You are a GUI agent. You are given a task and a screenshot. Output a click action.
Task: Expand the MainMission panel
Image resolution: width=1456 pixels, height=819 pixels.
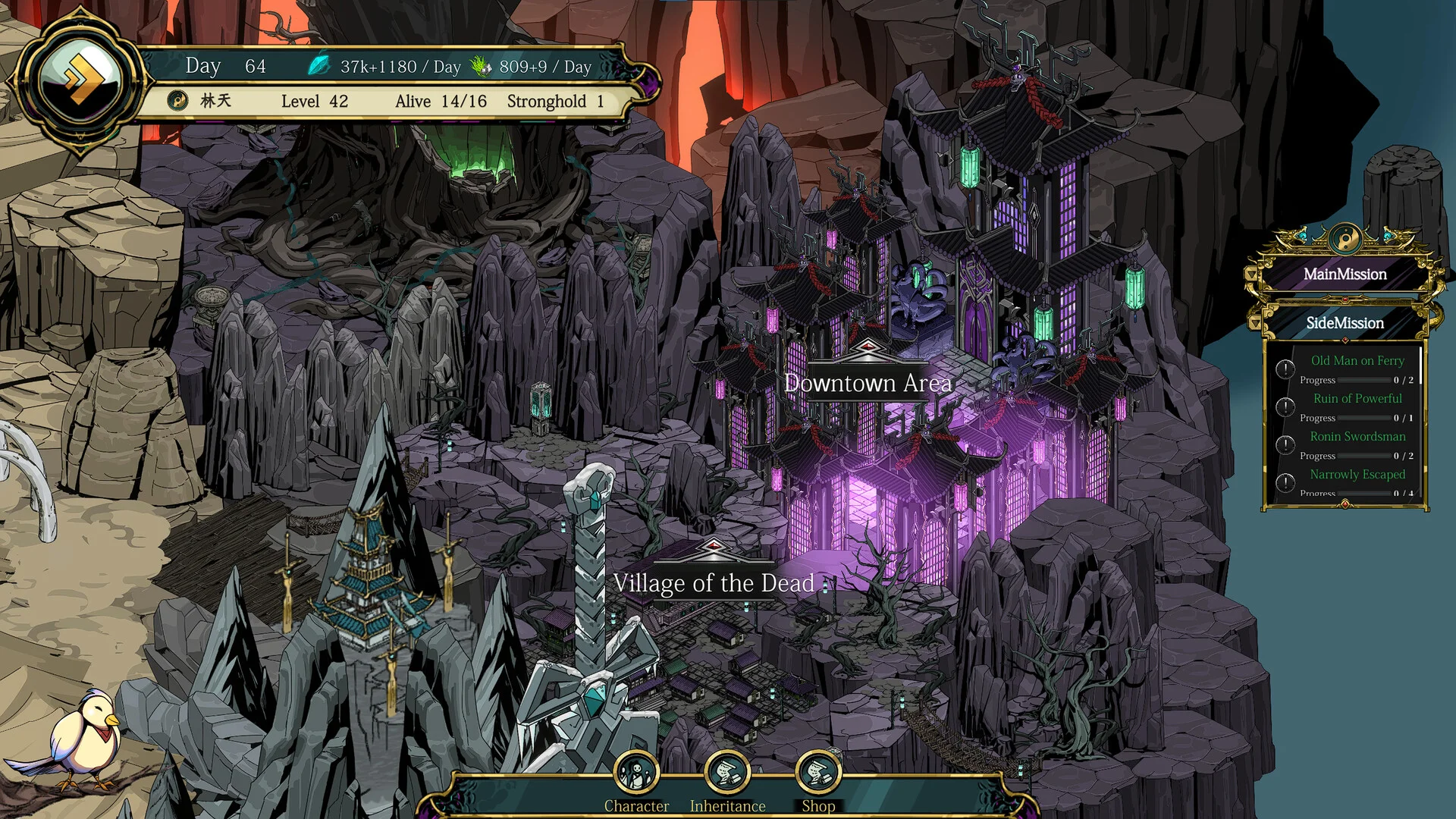tap(1345, 275)
